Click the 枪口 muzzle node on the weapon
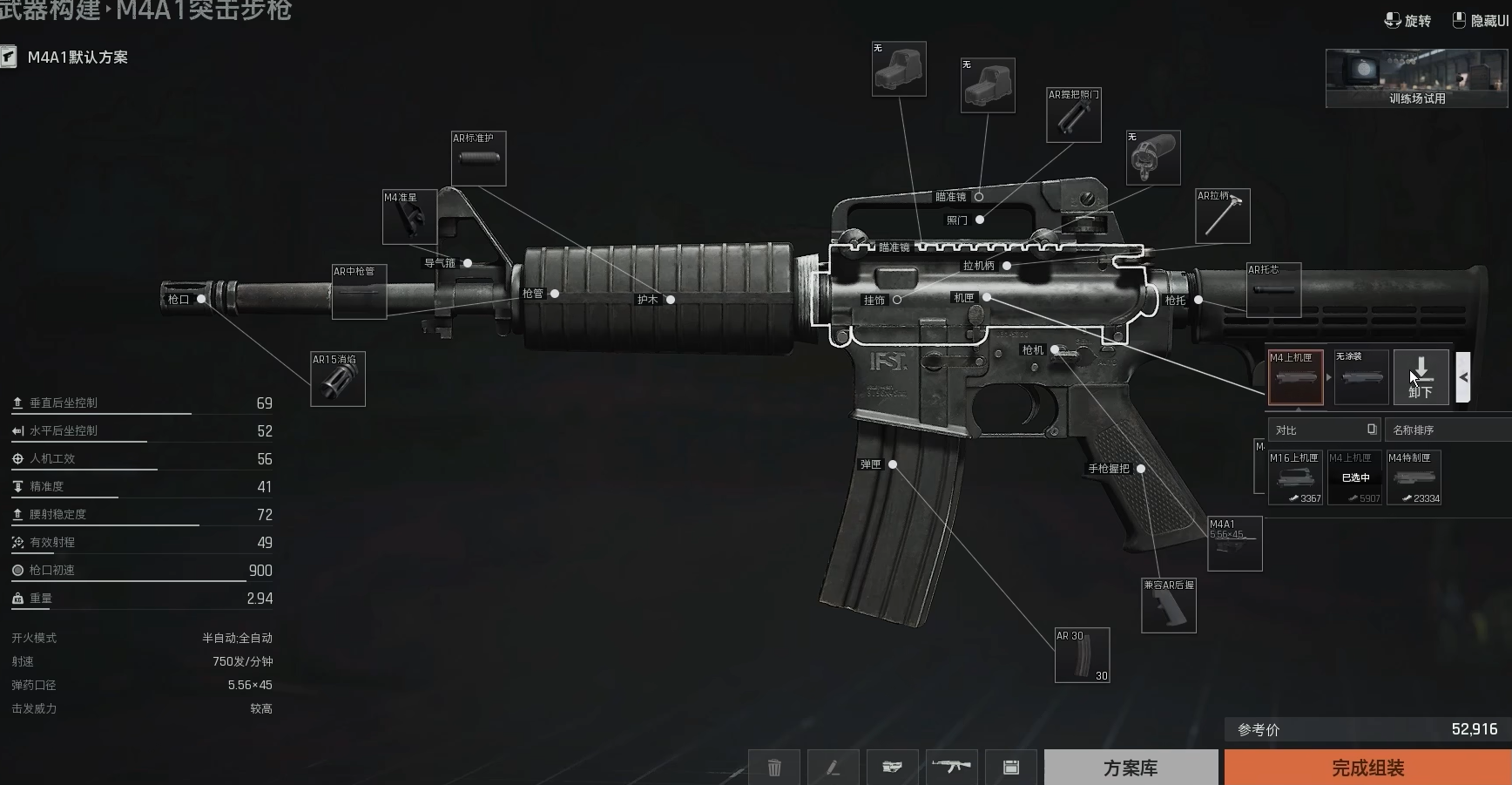 point(202,299)
